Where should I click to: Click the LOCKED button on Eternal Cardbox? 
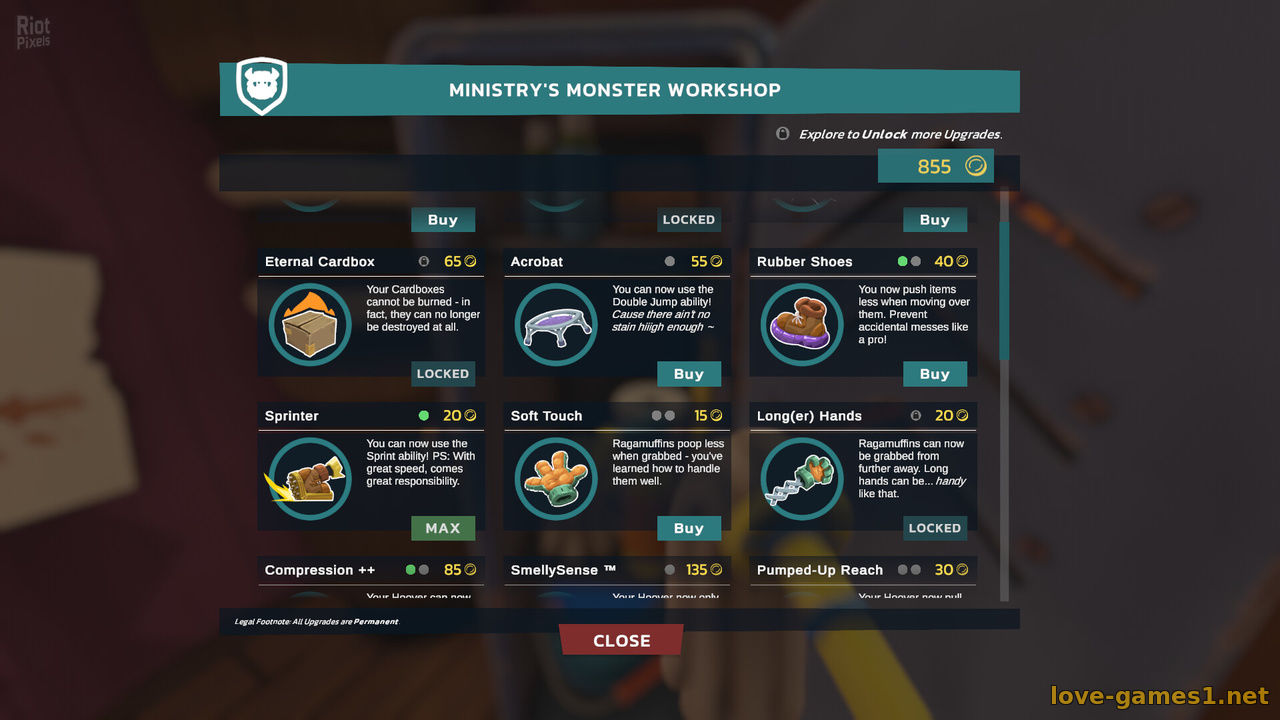442,374
